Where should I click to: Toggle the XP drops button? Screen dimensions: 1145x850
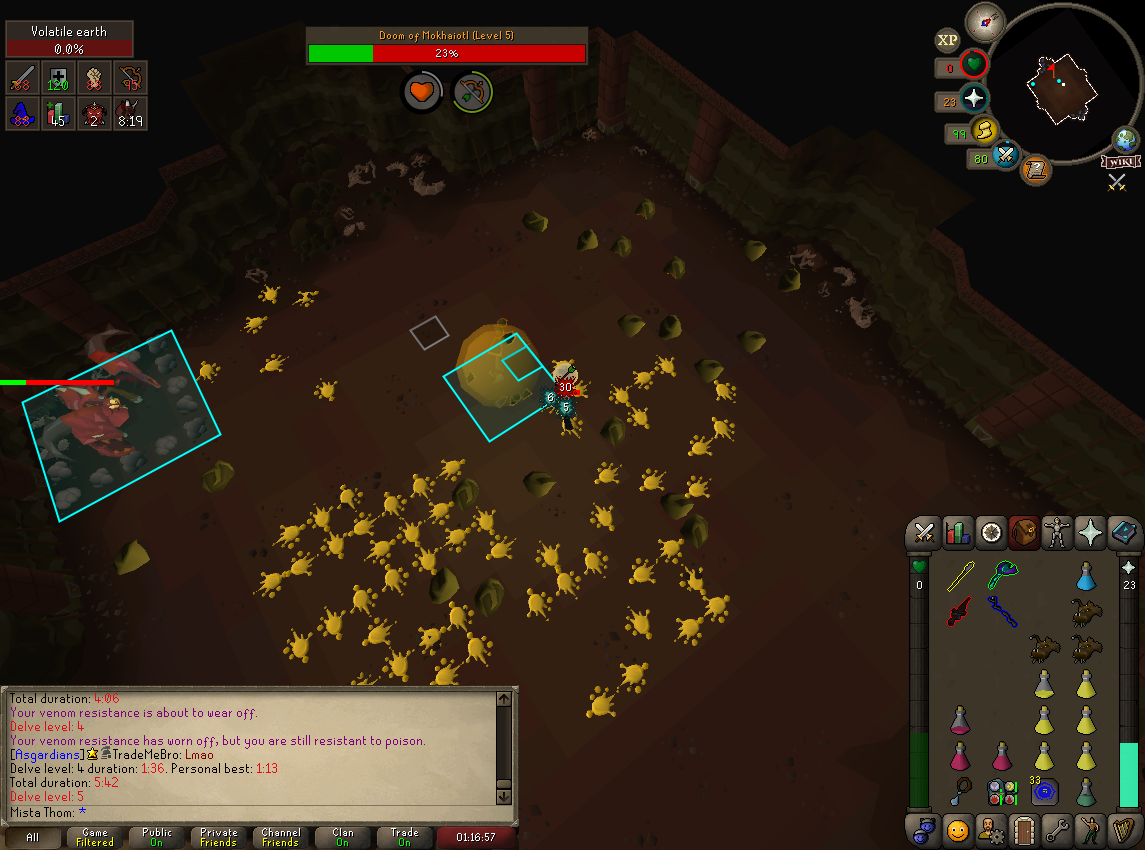[947, 40]
